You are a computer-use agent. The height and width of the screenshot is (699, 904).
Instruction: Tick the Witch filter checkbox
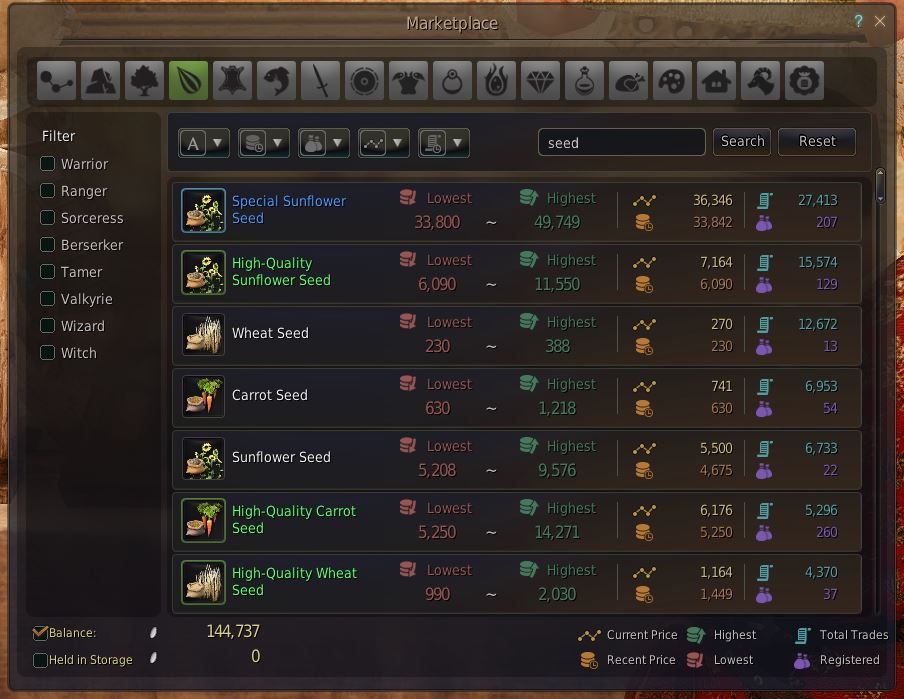(48, 352)
